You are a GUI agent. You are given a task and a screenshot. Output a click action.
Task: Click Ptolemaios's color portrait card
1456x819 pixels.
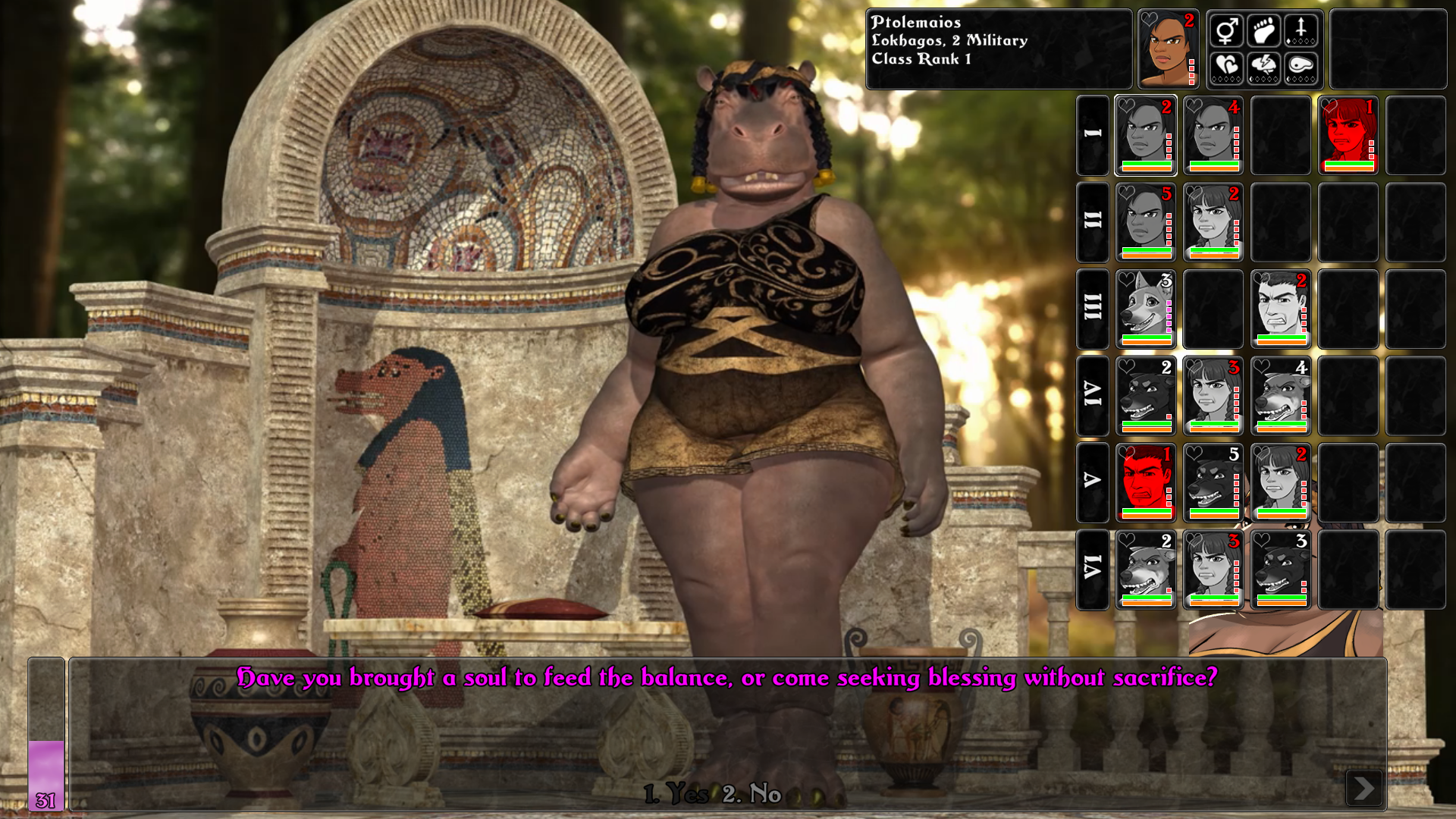tap(1168, 50)
